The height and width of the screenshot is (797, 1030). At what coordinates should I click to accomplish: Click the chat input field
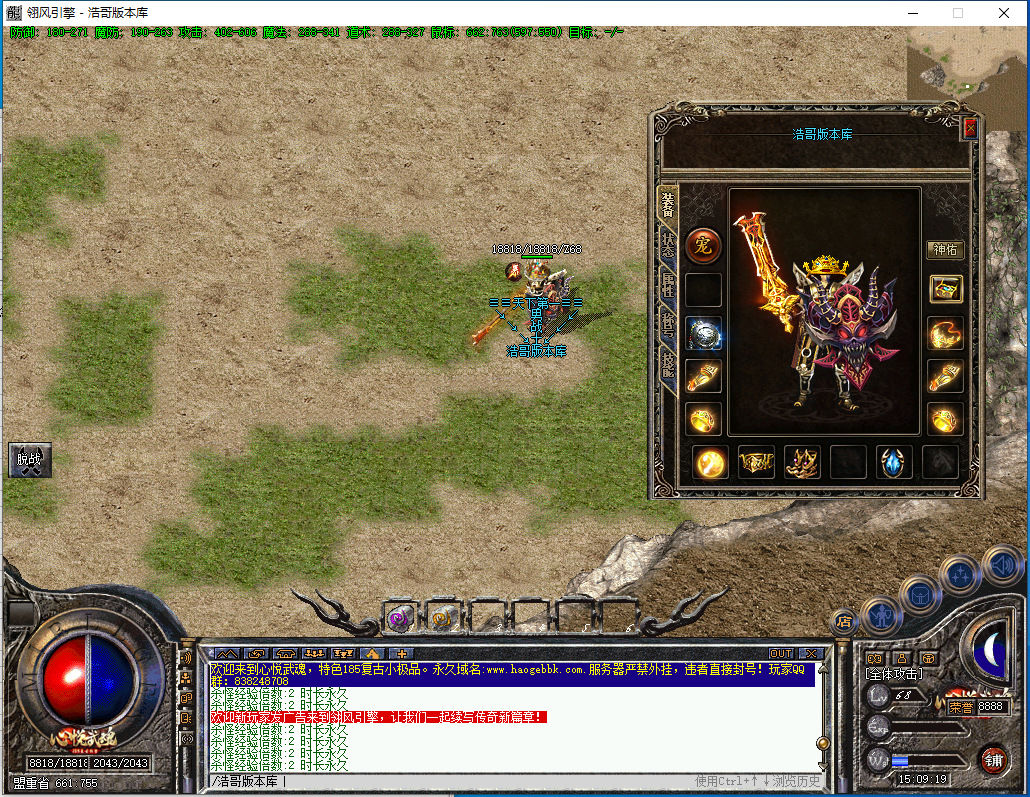coord(450,781)
